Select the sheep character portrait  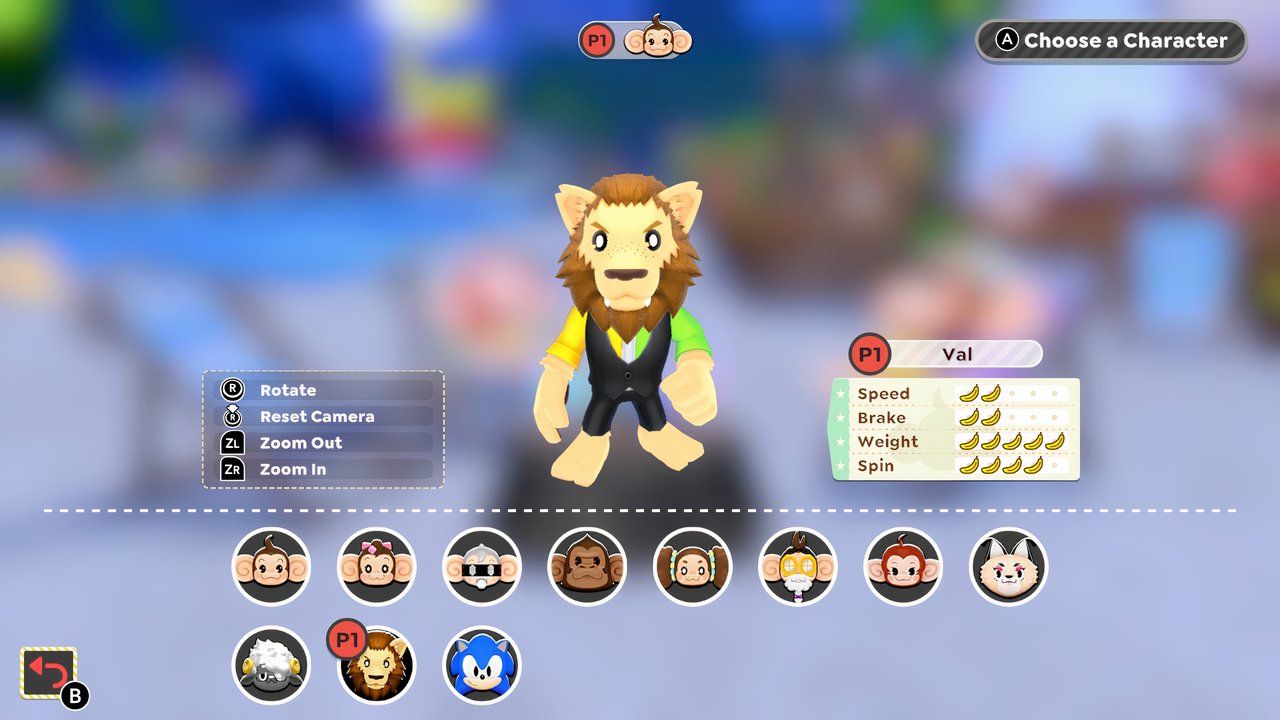coord(270,666)
